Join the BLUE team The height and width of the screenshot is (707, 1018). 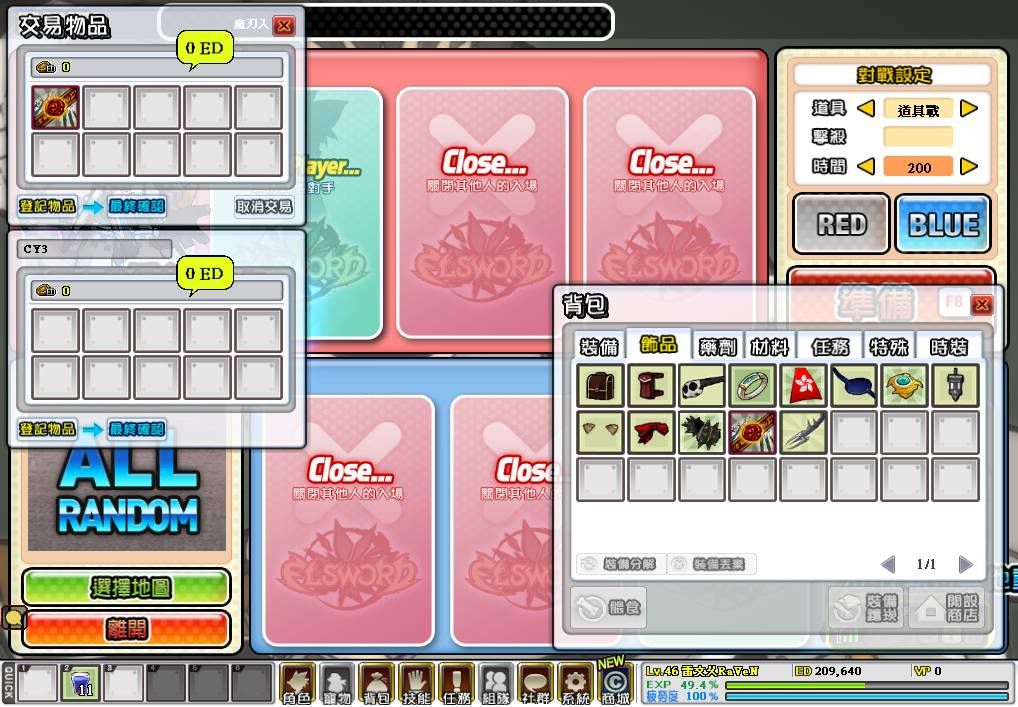tap(943, 224)
